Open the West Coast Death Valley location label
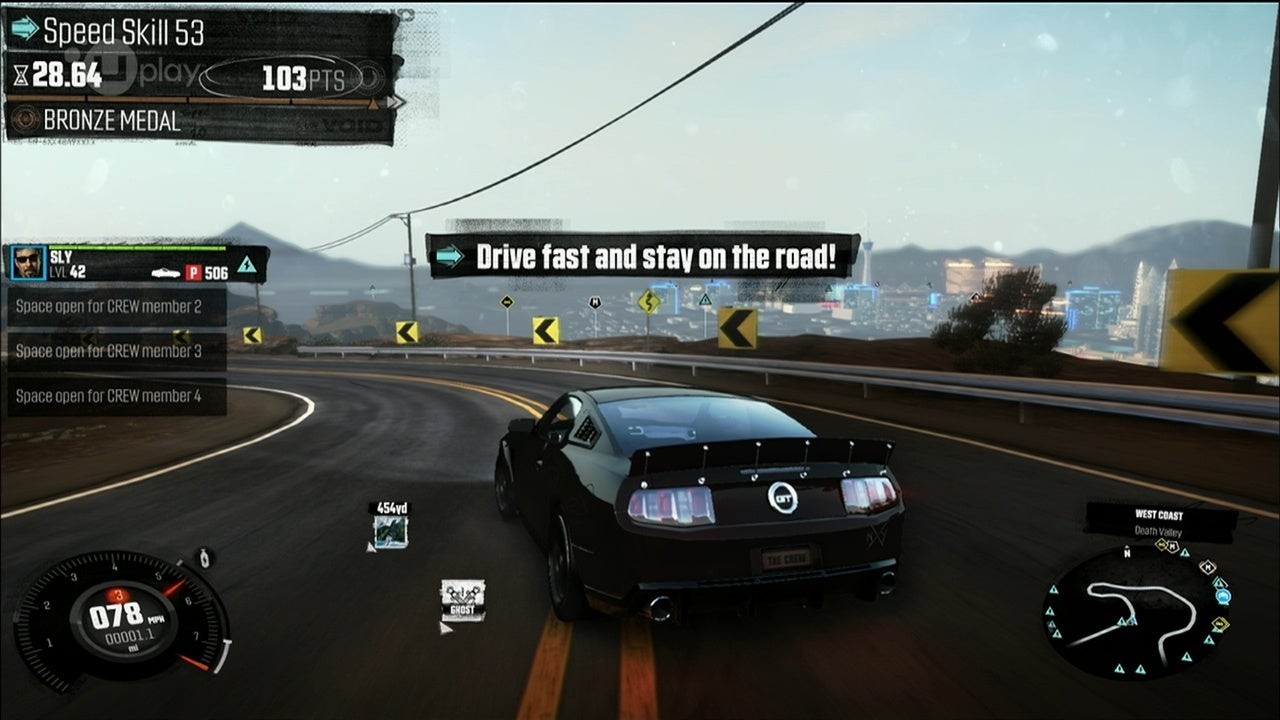Screen dimensions: 1280x720 click(x=1160, y=522)
